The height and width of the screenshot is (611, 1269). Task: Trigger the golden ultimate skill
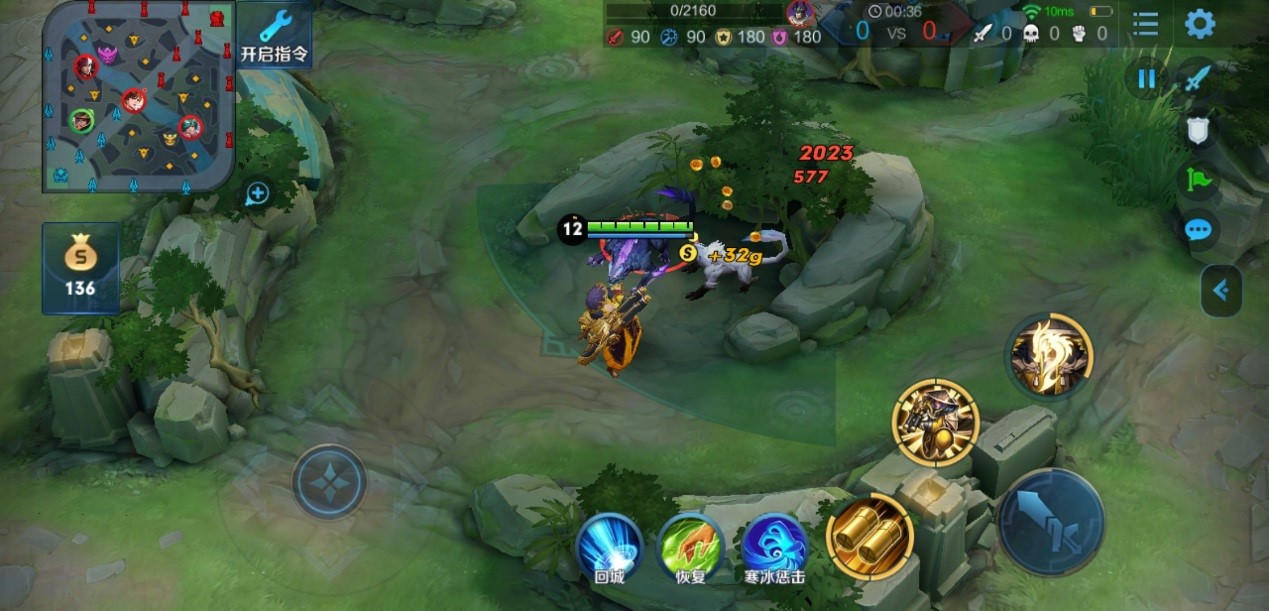coord(1050,355)
